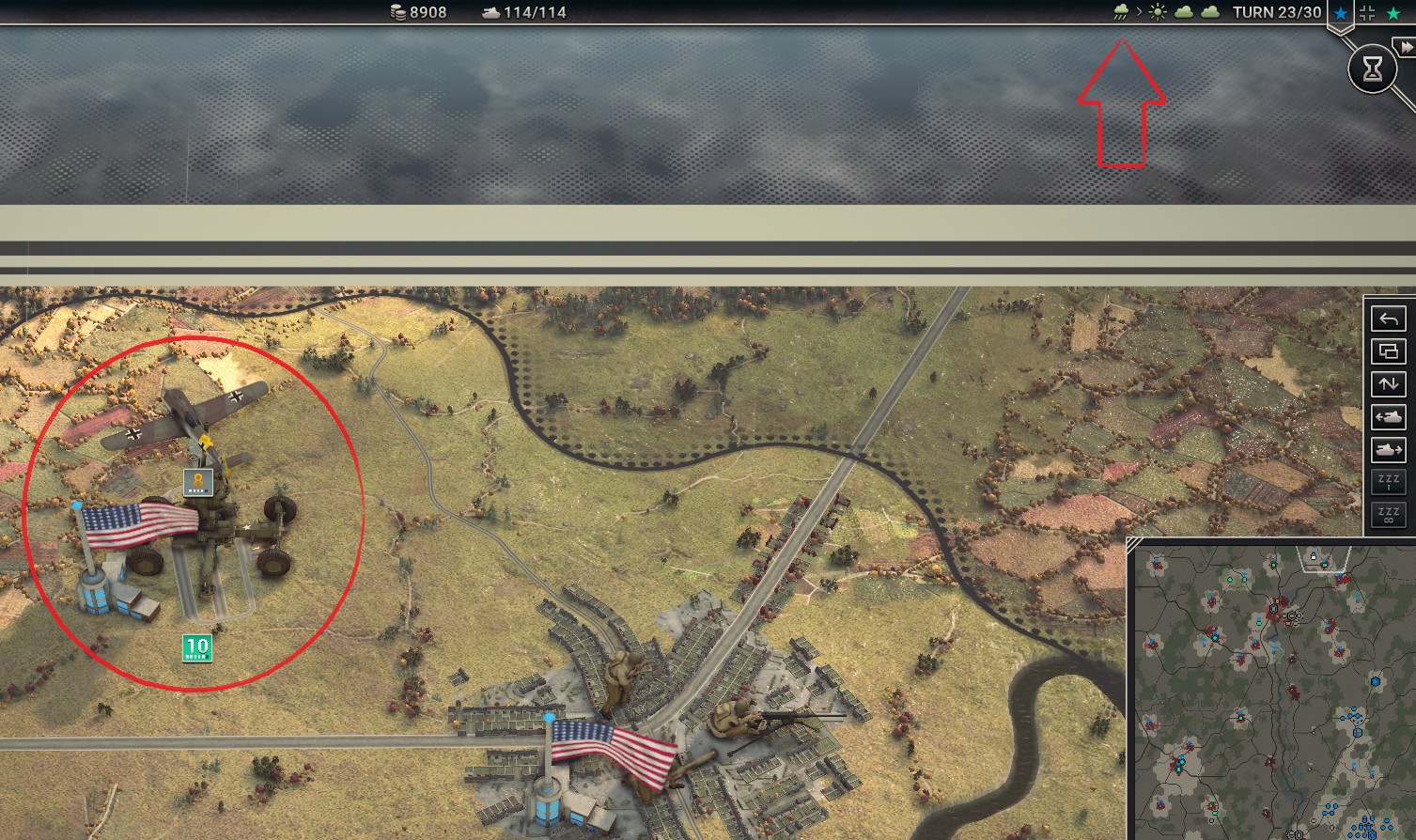
Task: Click the Undo move arrow icon
Action: (x=1388, y=319)
